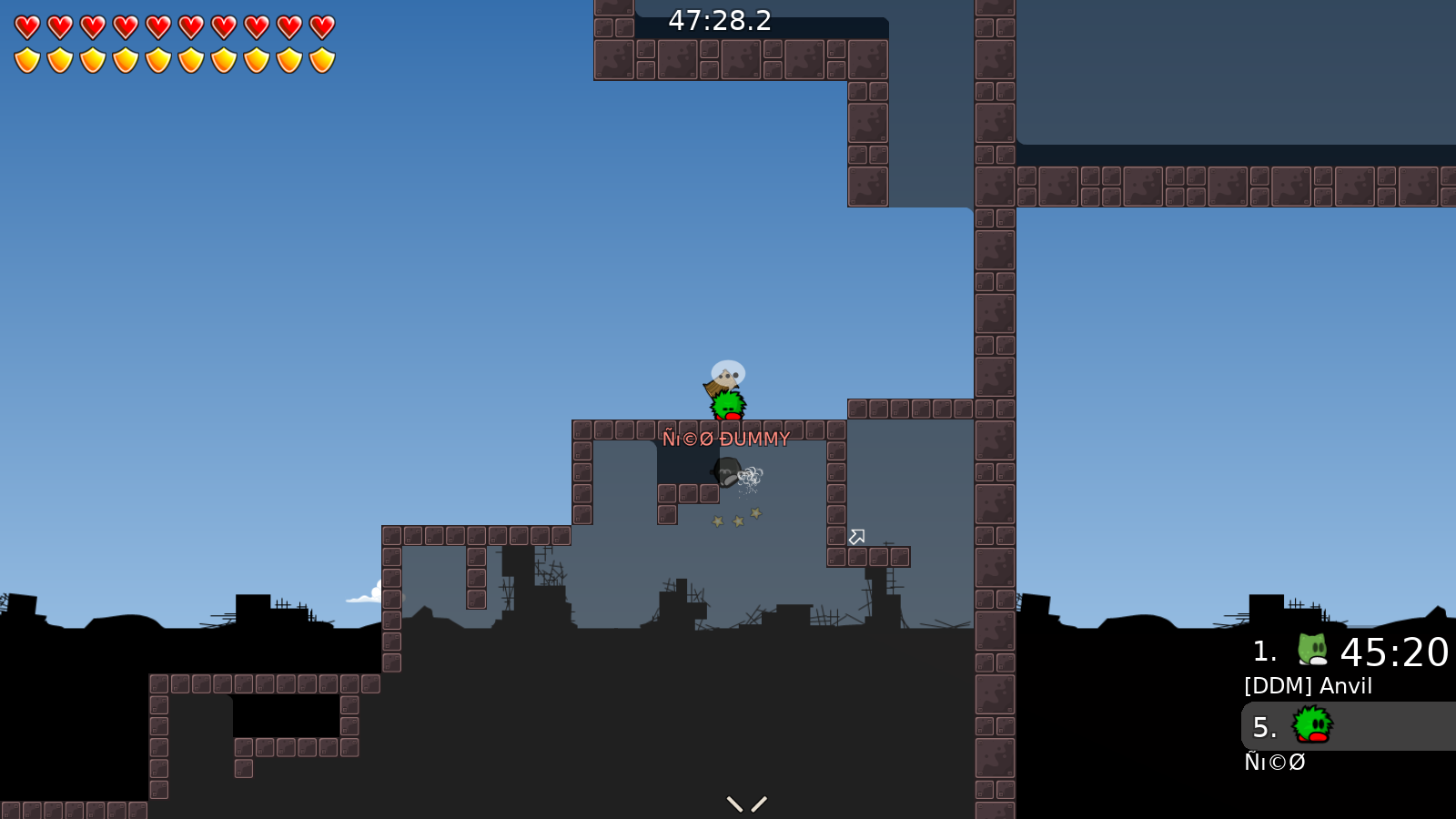Click the white spectator arrow marker
1456x819 pixels.
point(855,538)
